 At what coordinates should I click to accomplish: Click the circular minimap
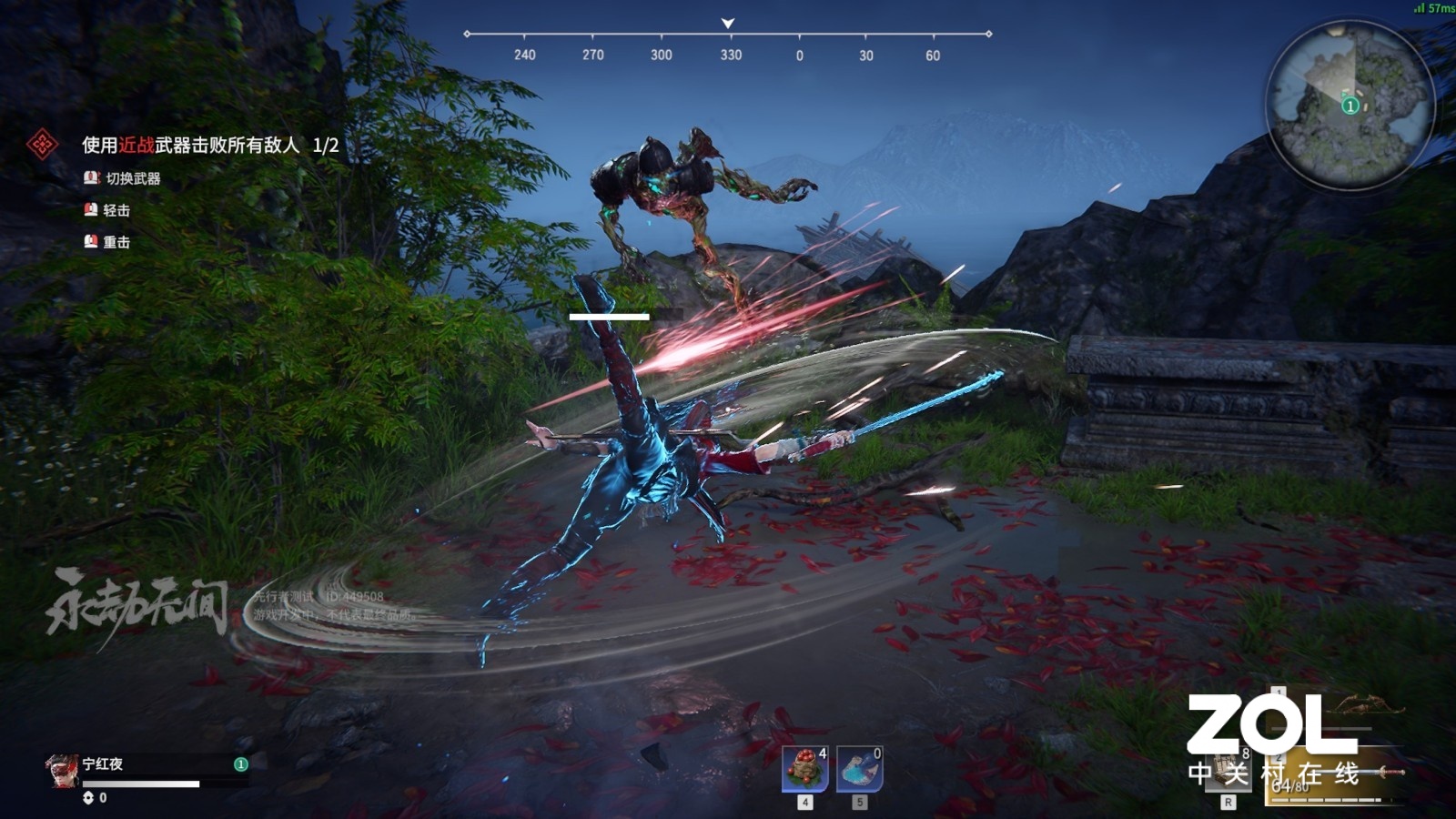(1350, 106)
